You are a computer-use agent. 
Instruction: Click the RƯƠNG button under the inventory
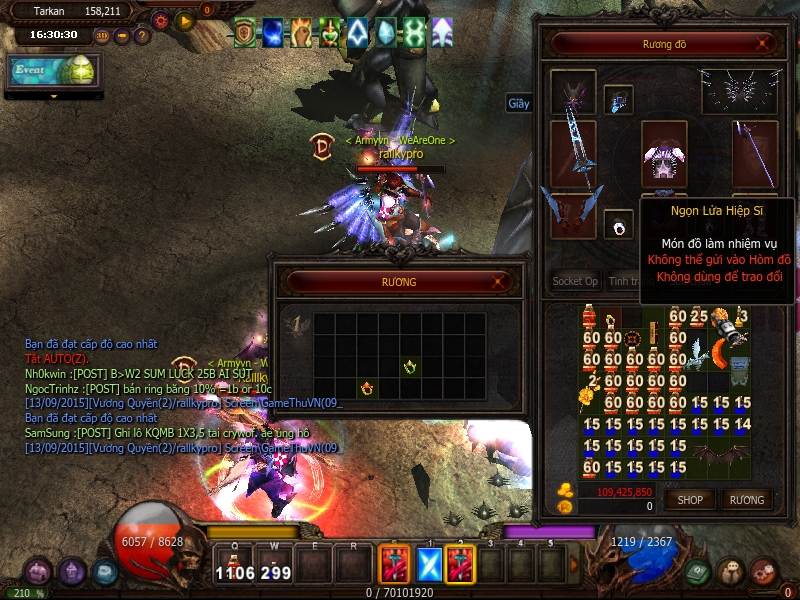(x=746, y=500)
